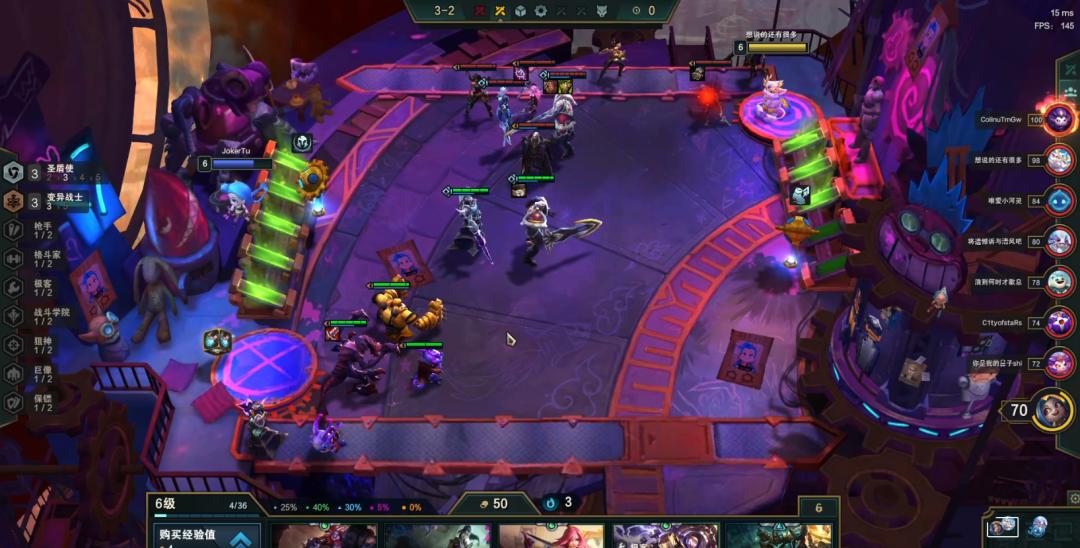View player ColinuTmGw's board from the scoreboard
The width and height of the screenshot is (1080, 548).
1058,119
